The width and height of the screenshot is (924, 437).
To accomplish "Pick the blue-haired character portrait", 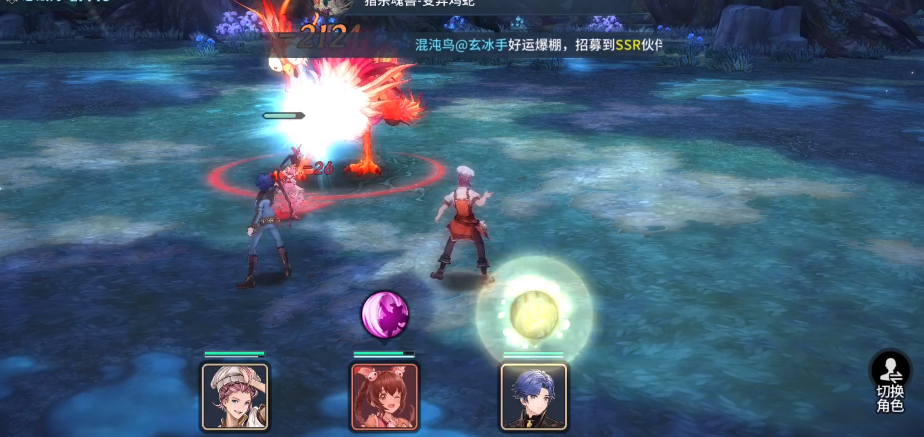I will point(533,396).
